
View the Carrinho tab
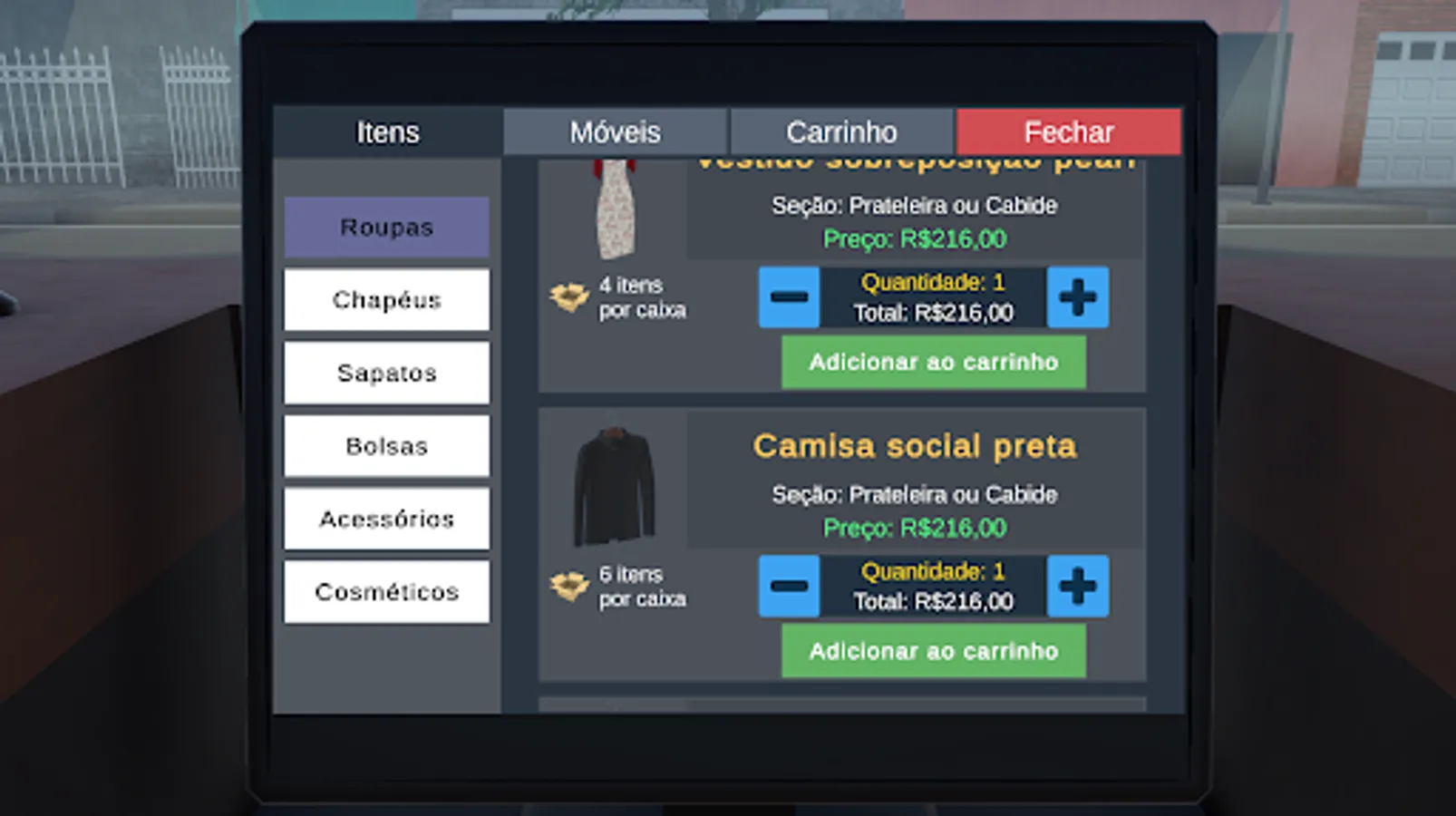pyautogui.click(x=841, y=132)
